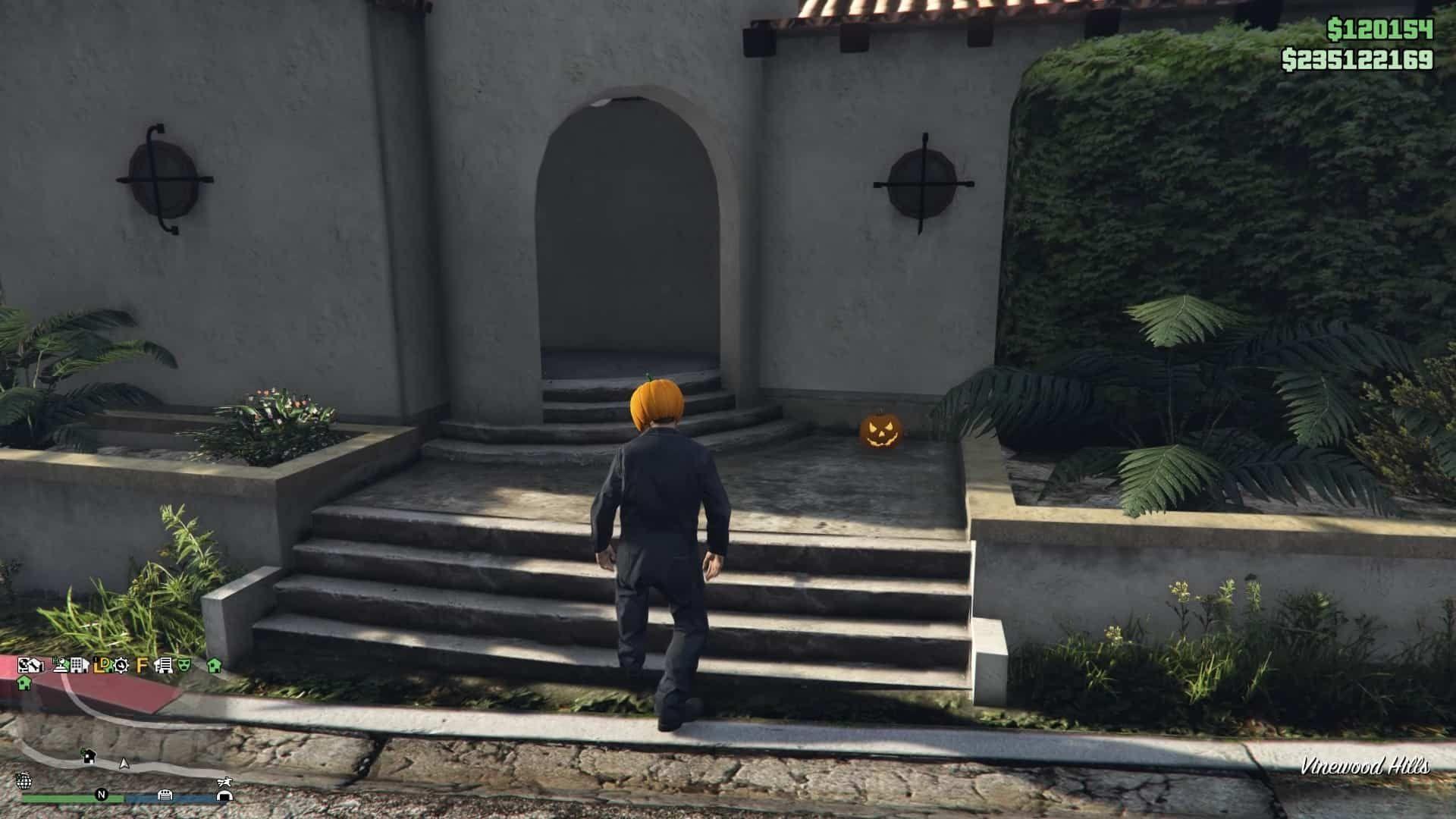This screenshot has height=819, width=1456.
Task: Select the garage blip at the minimap bottom
Action: 165,795
